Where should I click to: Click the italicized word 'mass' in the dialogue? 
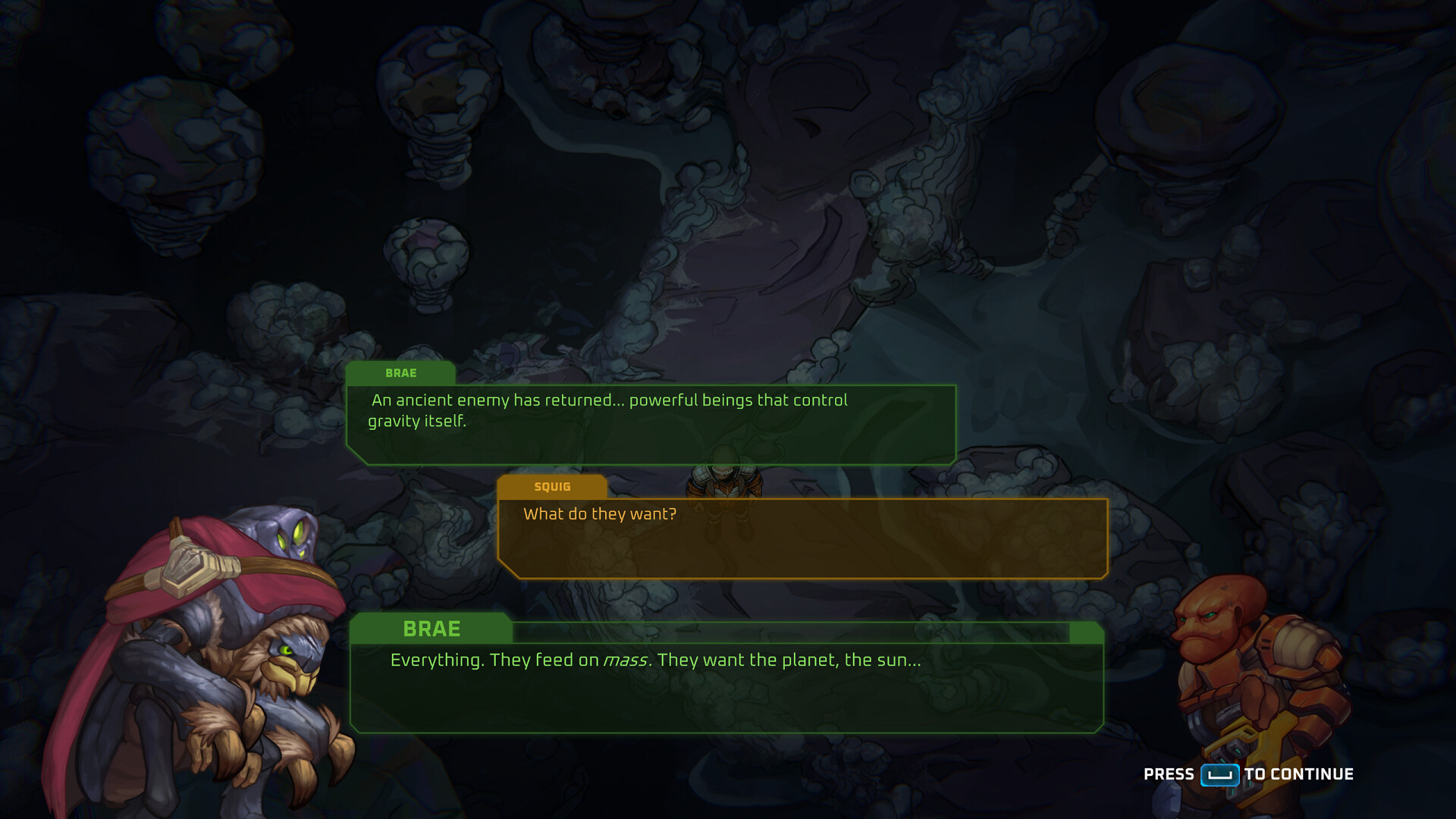pyautogui.click(x=626, y=661)
